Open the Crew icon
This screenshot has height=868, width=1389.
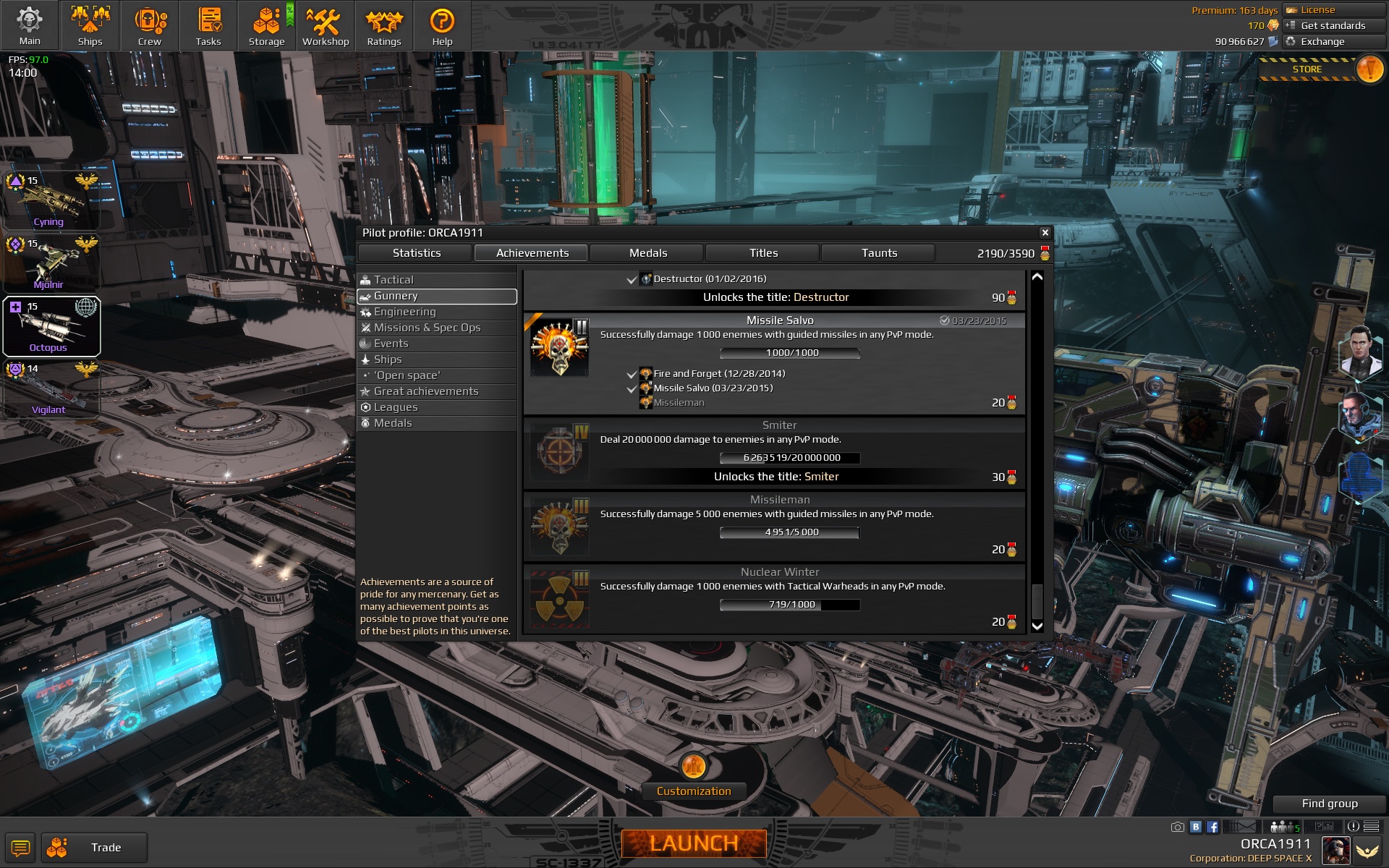pyautogui.click(x=149, y=25)
